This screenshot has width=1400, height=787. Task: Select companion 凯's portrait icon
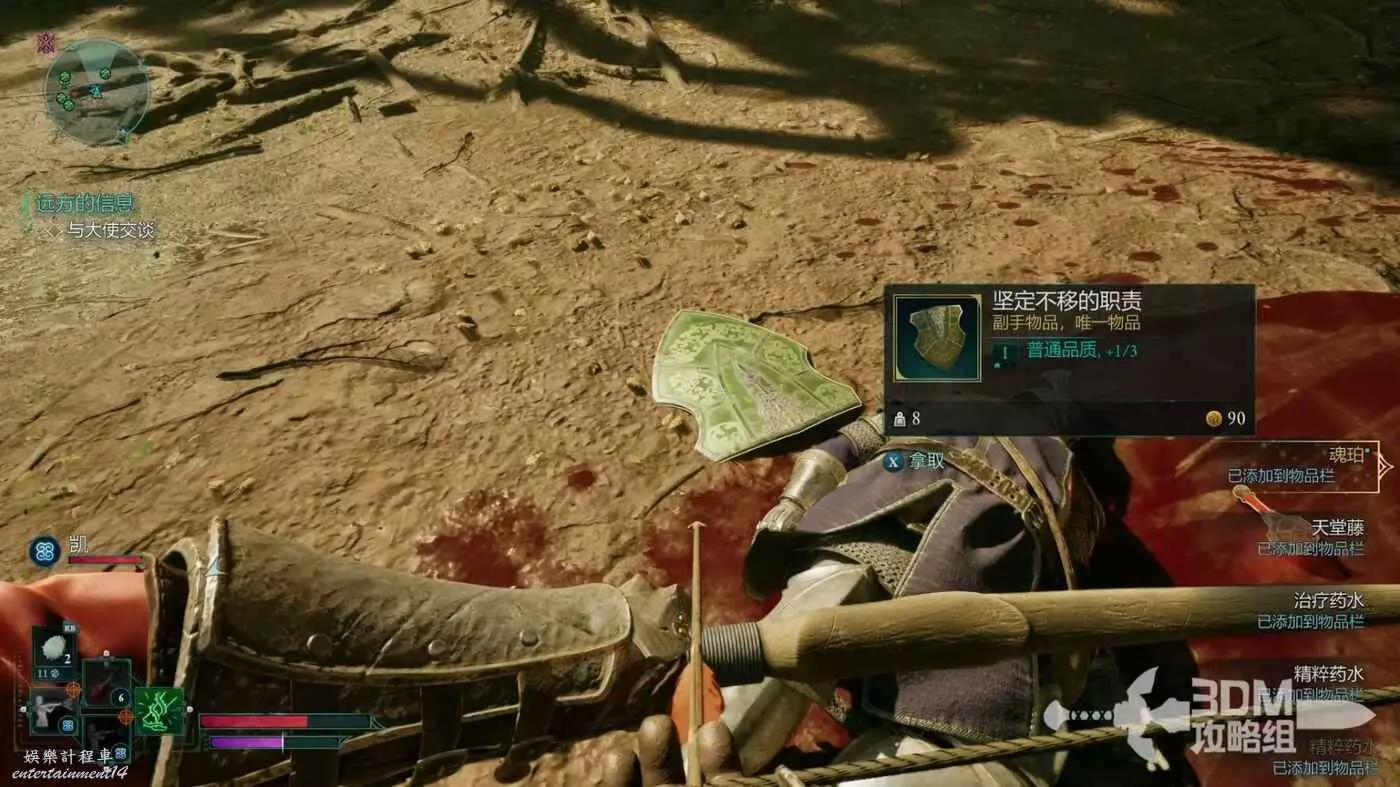click(44, 551)
